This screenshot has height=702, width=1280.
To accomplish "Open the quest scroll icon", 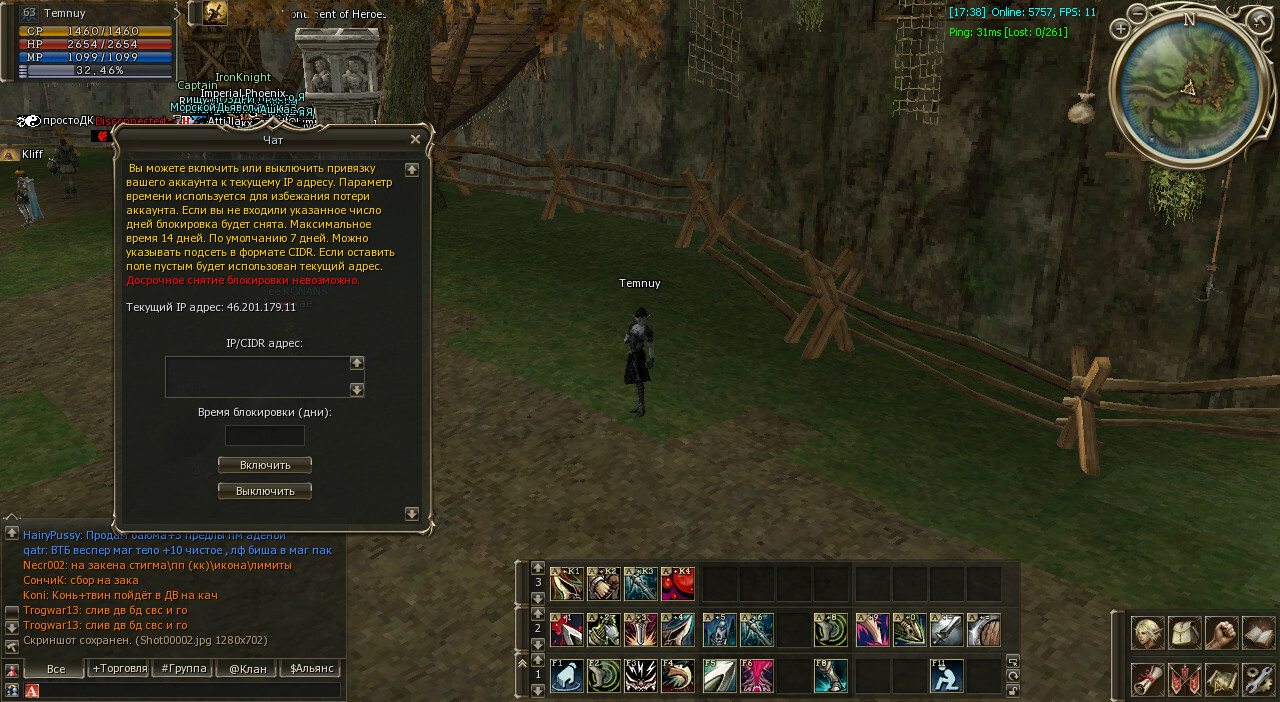I will 1148,680.
